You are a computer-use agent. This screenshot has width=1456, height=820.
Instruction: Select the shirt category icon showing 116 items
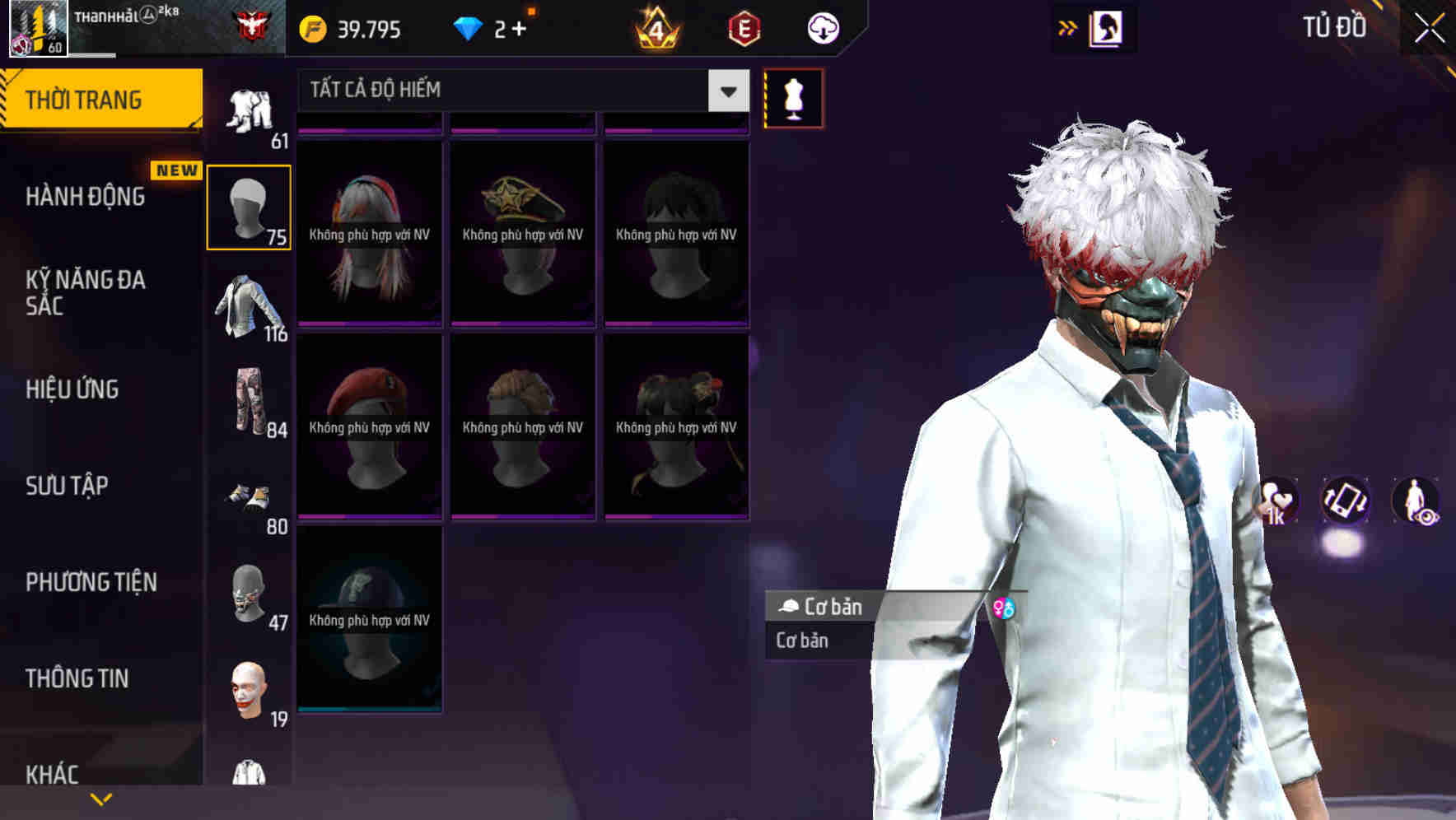coord(250,309)
